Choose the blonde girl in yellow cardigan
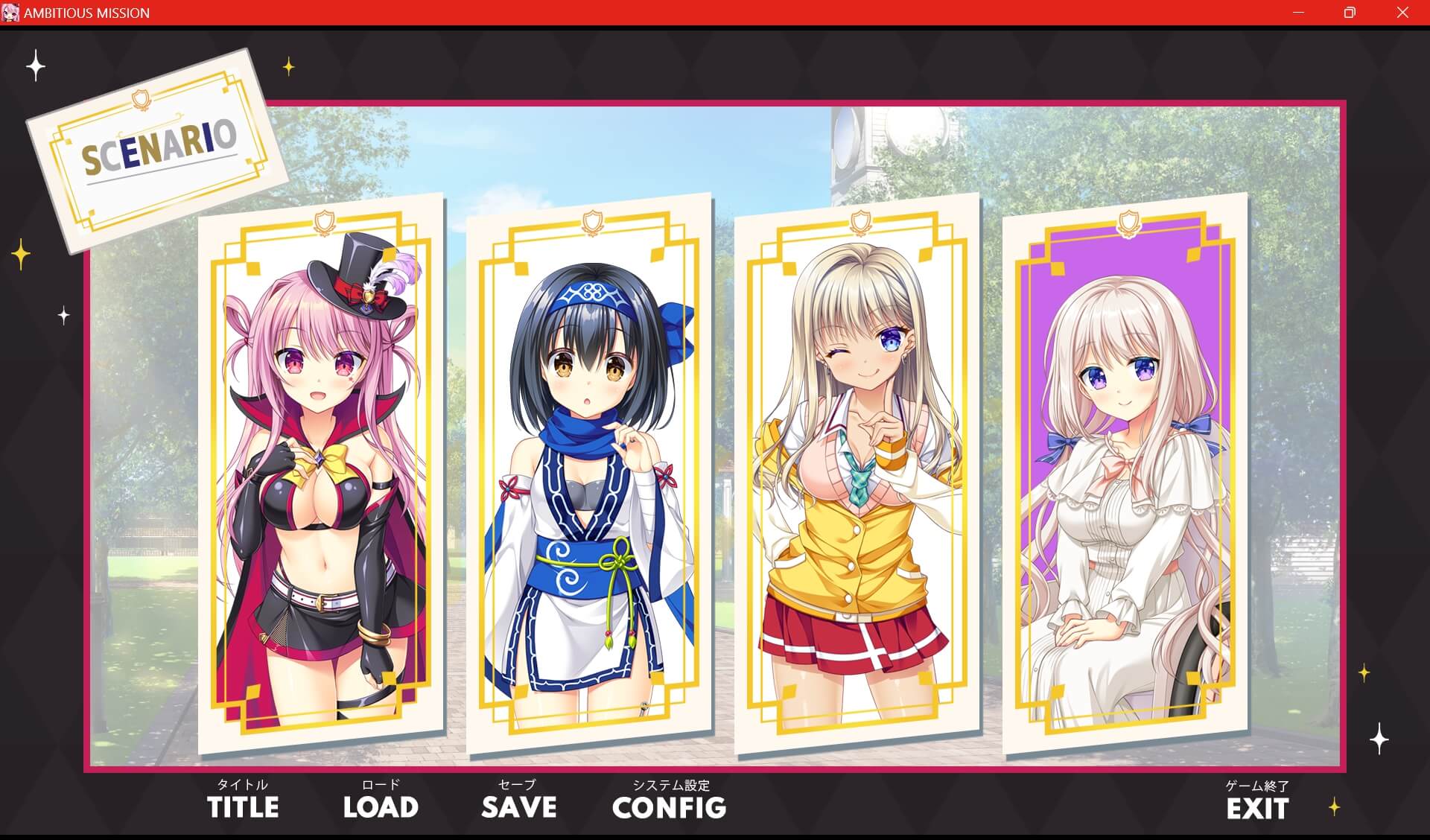Image resolution: width=1430 pixels, height=840 pixels. pos(860,477)
